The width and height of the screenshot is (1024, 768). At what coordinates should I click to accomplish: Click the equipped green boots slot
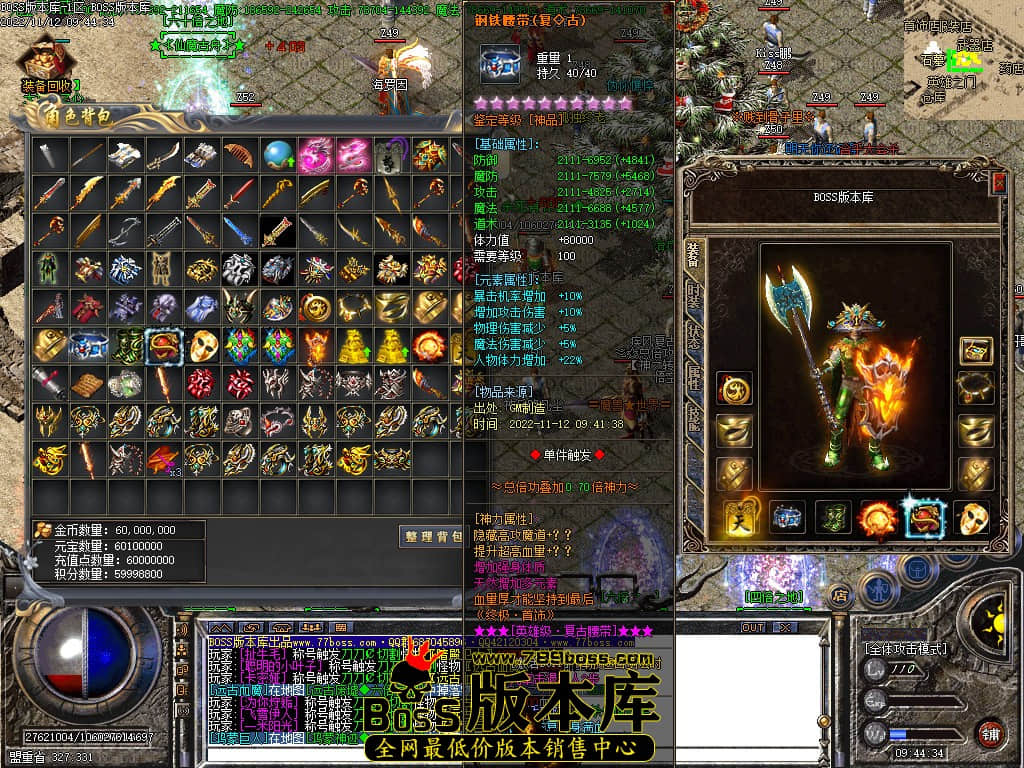832,518
